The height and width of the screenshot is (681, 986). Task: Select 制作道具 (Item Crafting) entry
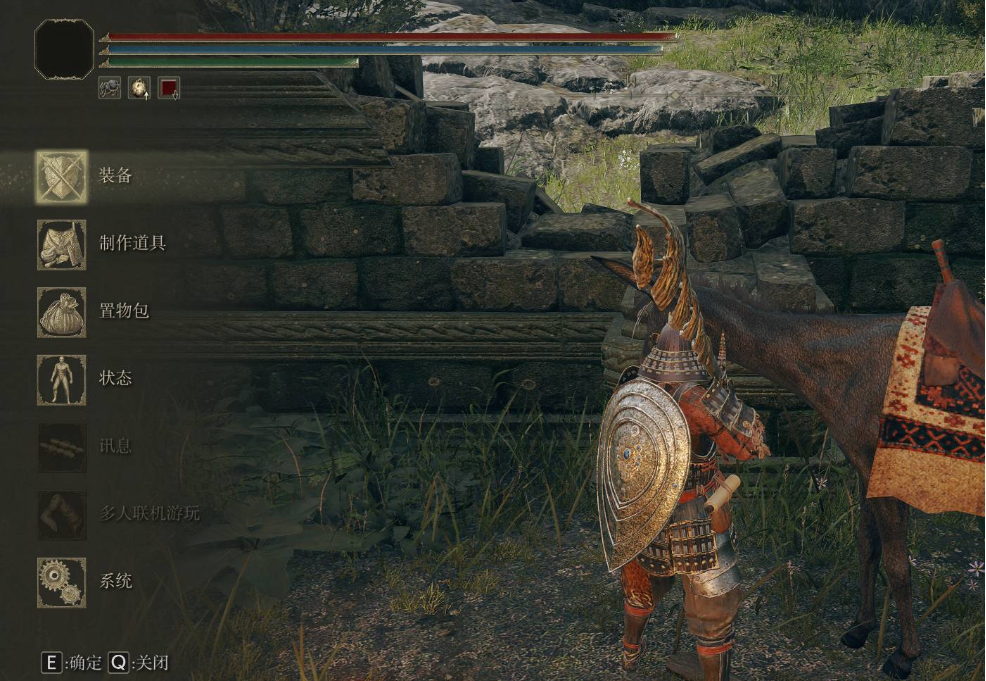coord(62,245)
